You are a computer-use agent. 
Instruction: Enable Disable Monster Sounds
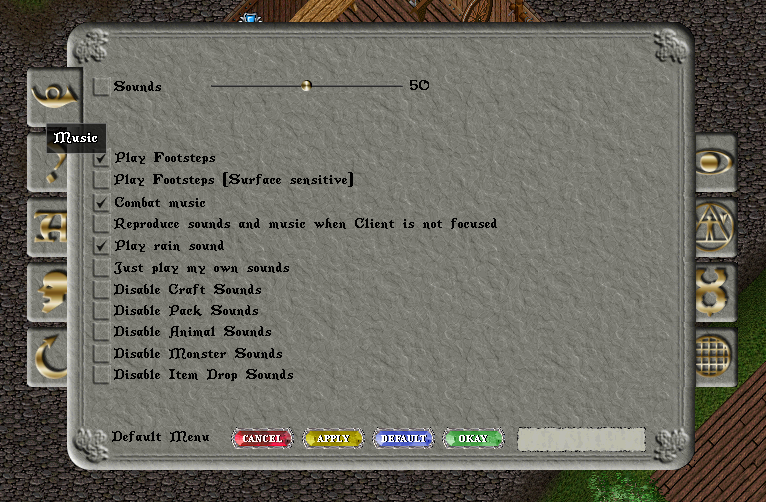(x=101, y=354)
